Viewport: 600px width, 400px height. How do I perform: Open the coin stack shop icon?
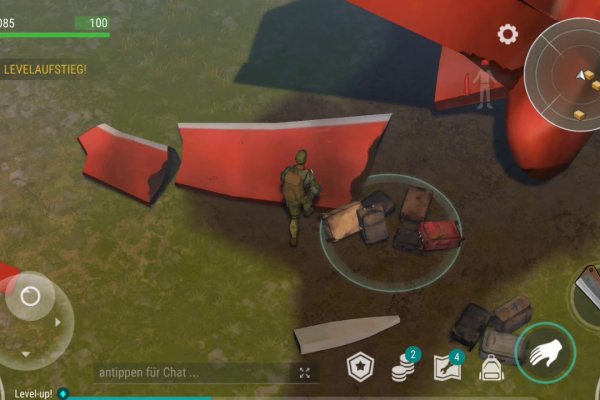[x=404, y=366]
